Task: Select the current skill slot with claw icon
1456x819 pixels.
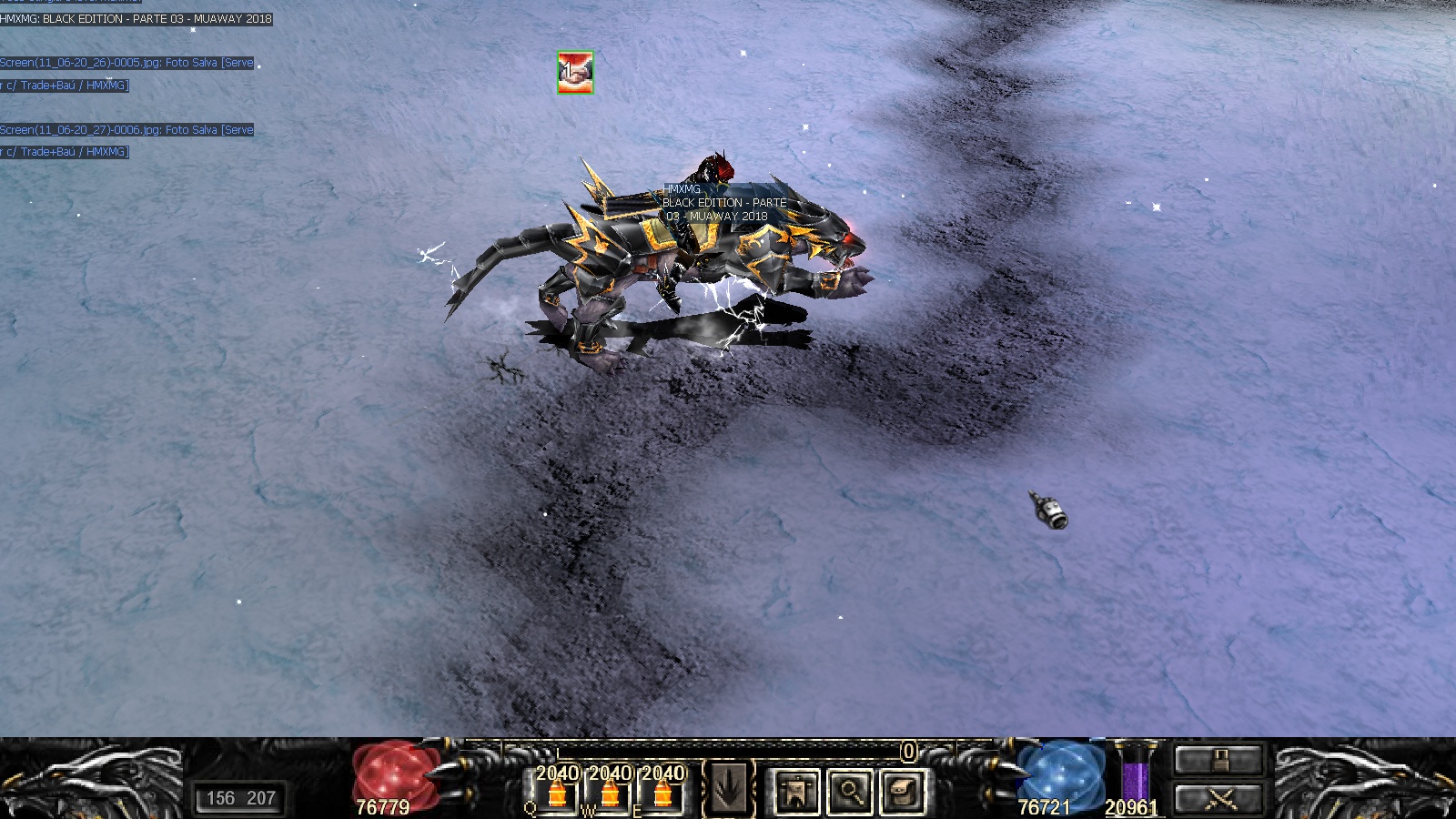Action: click(728, 789)
